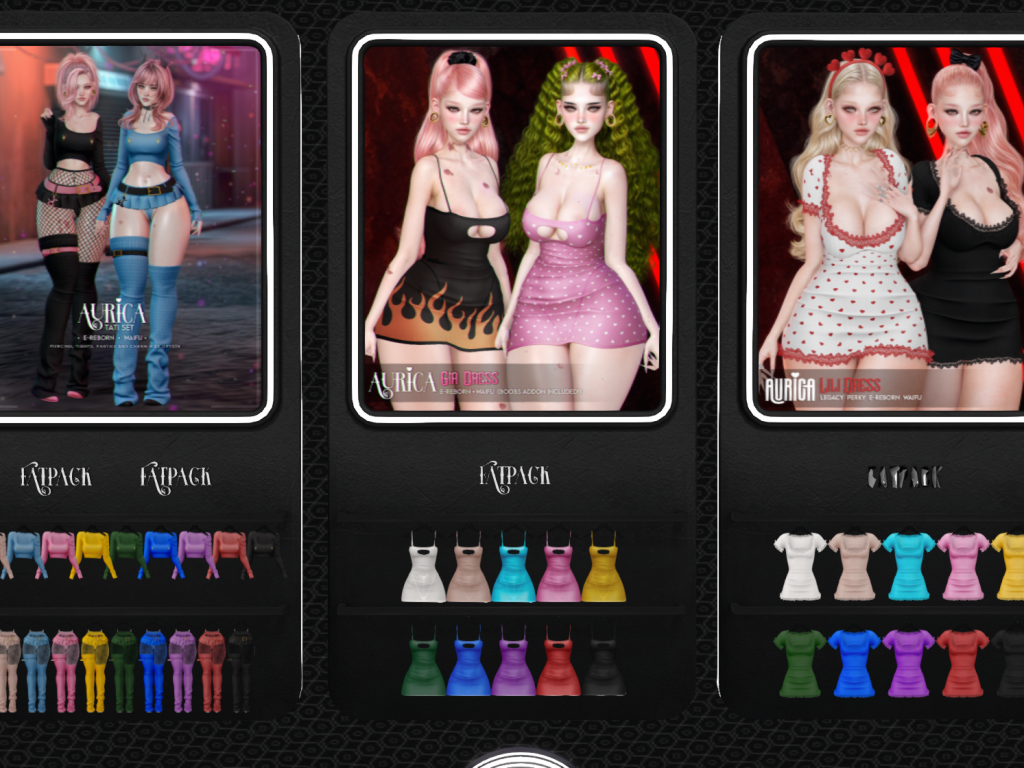Open the Gia Dress poster image
This screenshot has height=768, width=1024.
512,228
